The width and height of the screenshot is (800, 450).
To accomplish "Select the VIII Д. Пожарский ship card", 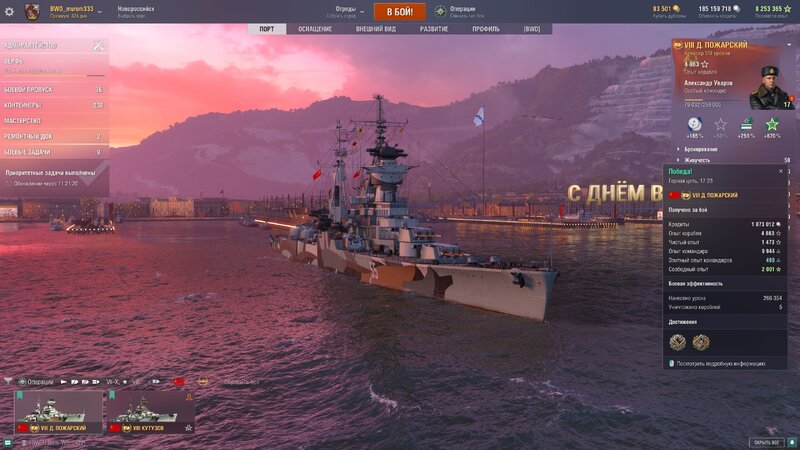I will pos(58,411).
